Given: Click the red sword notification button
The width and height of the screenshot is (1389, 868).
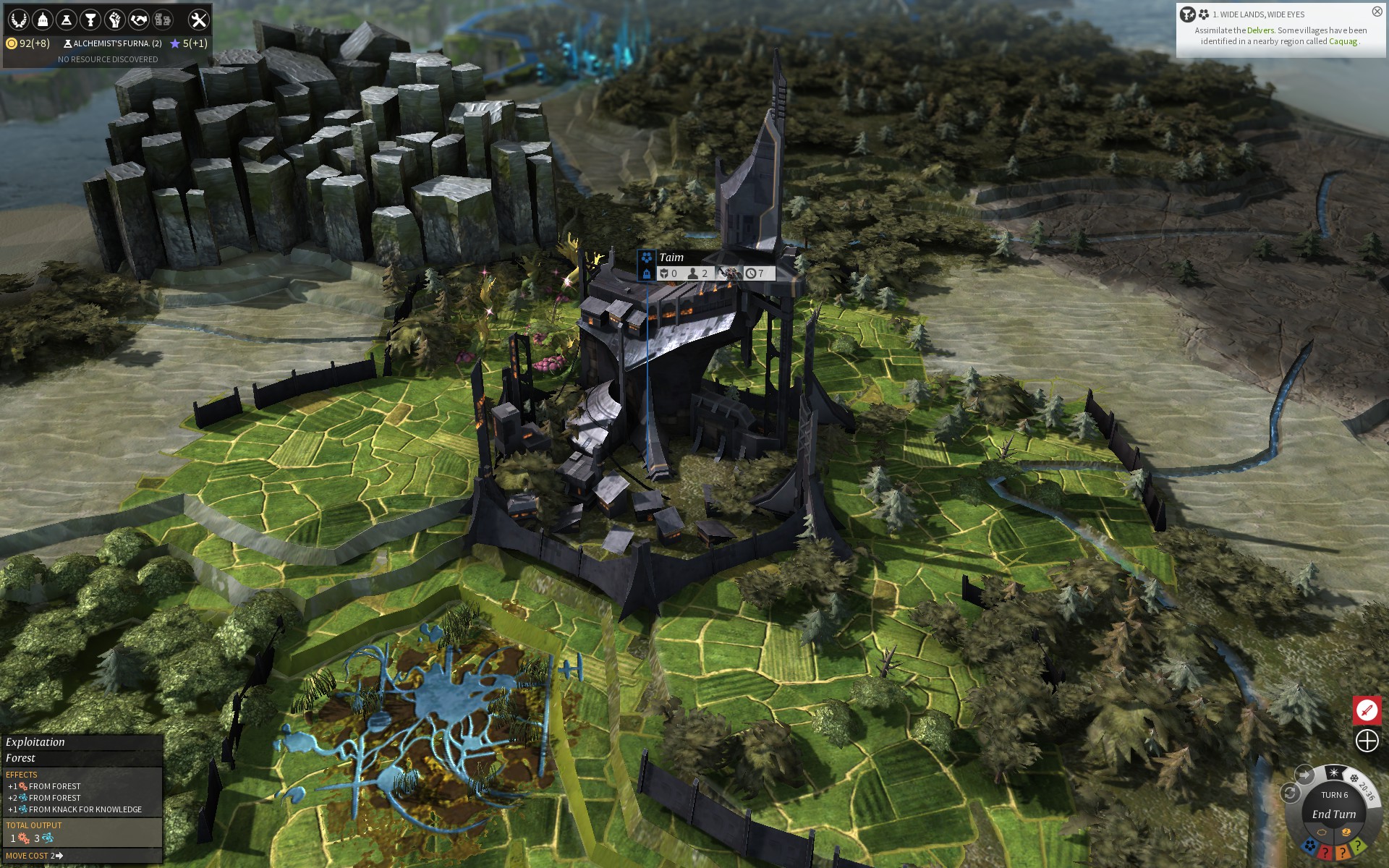Looking at the screenshot, I should [x=1367, y=710].
